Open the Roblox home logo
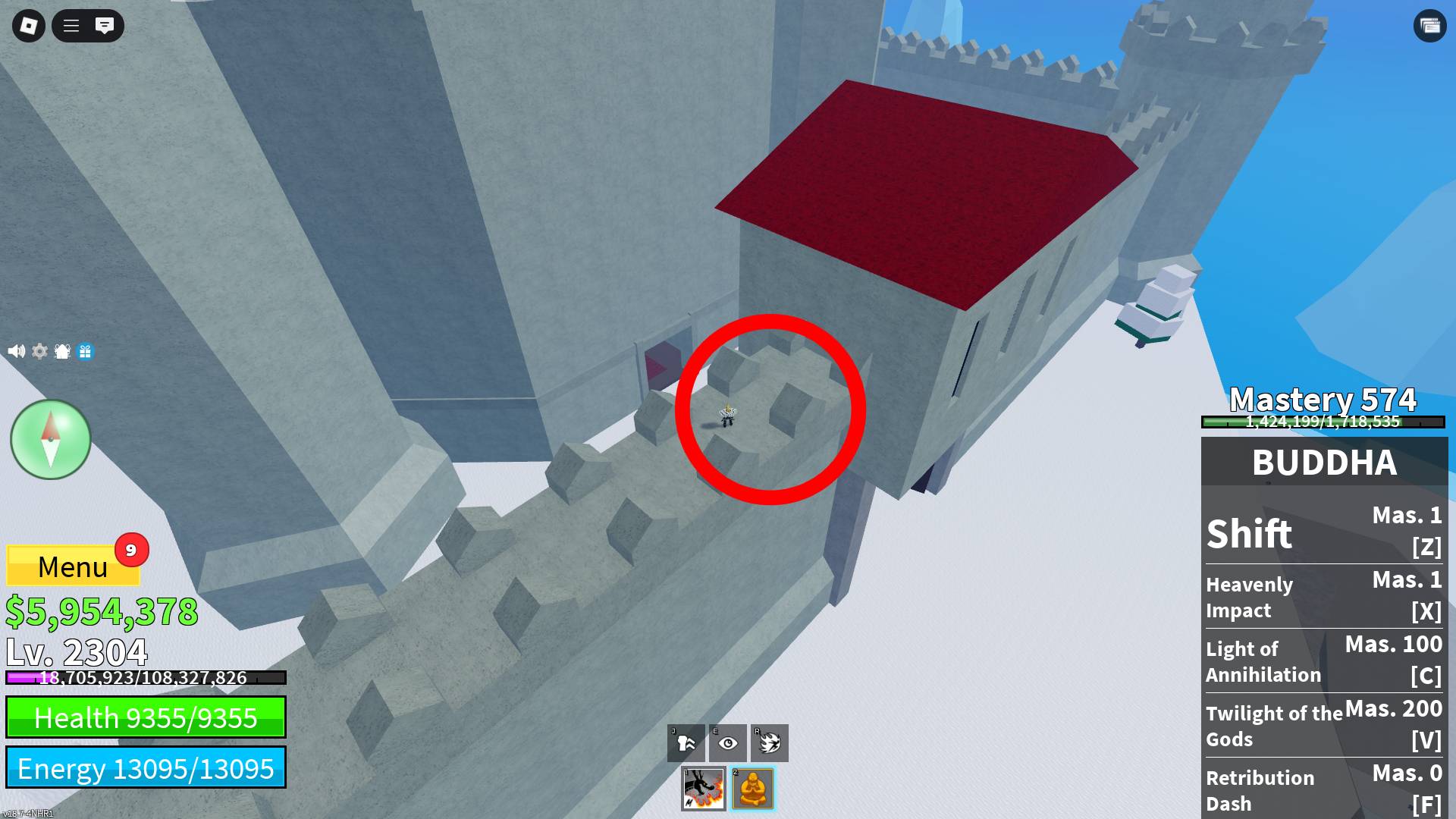Screen dimensions: 1456x819 click(27, 25)
